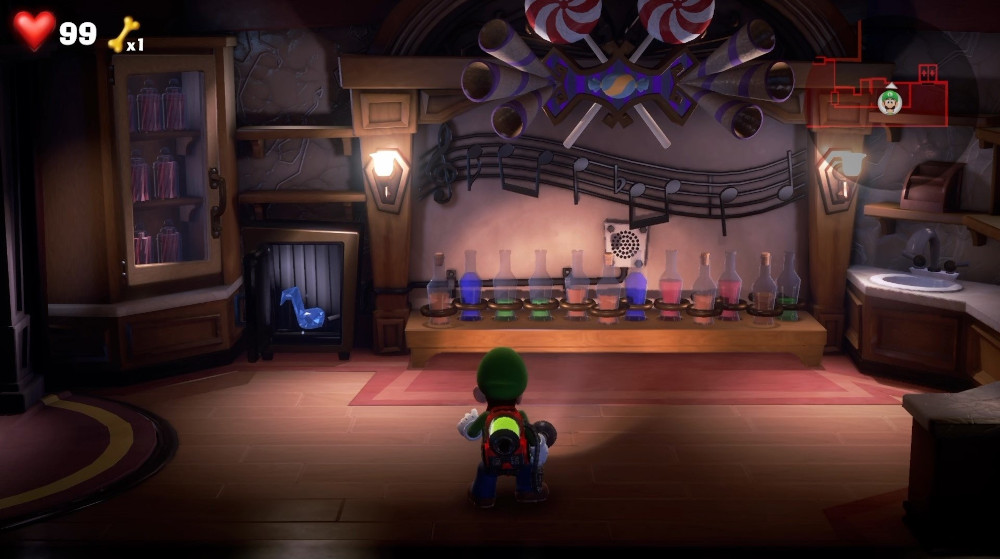1000x559 pixels.
Task: Select the golden bone item icon
Action: [122, 34]
